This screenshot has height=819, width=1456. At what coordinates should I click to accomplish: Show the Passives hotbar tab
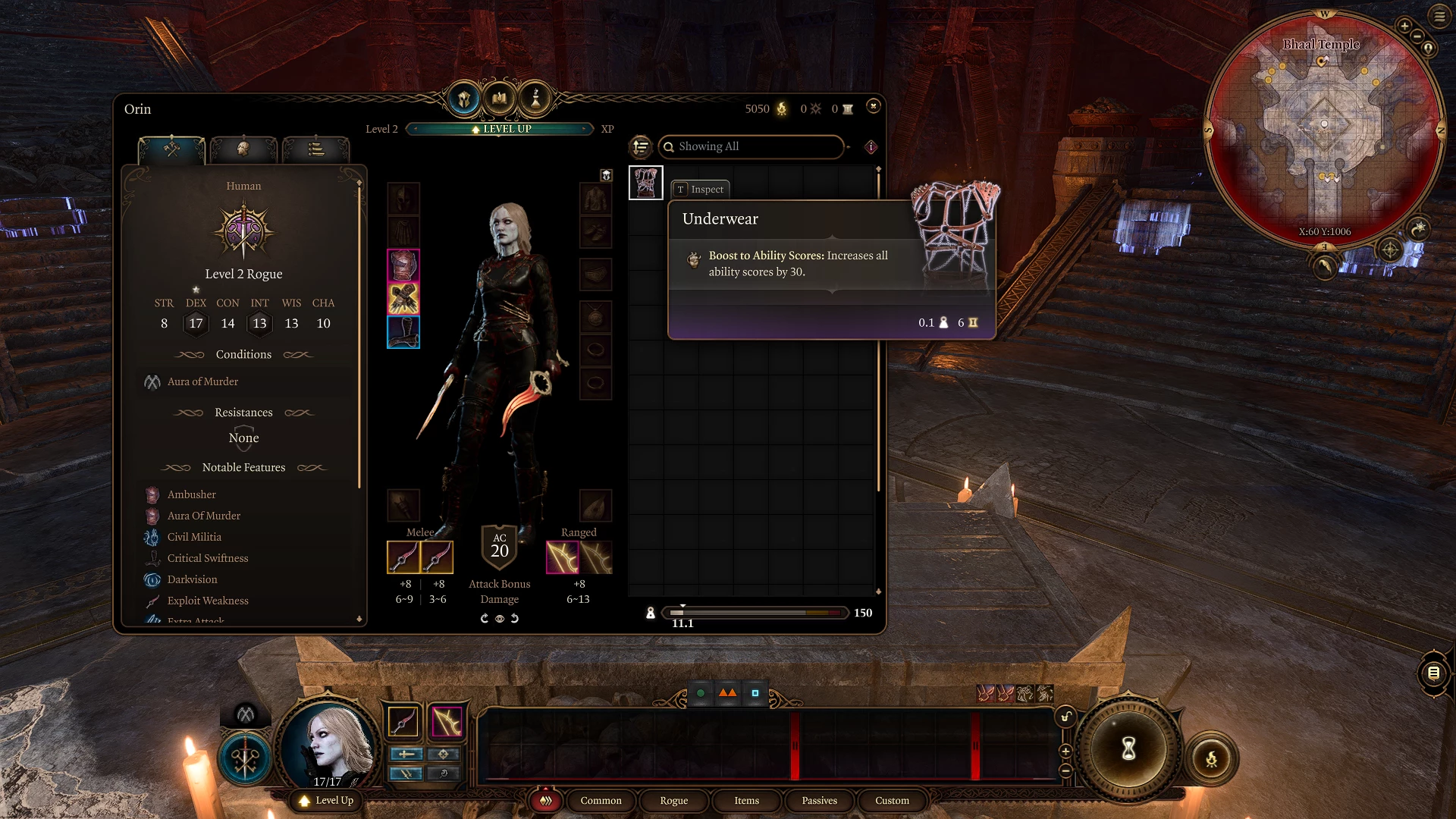click(819, 800)
